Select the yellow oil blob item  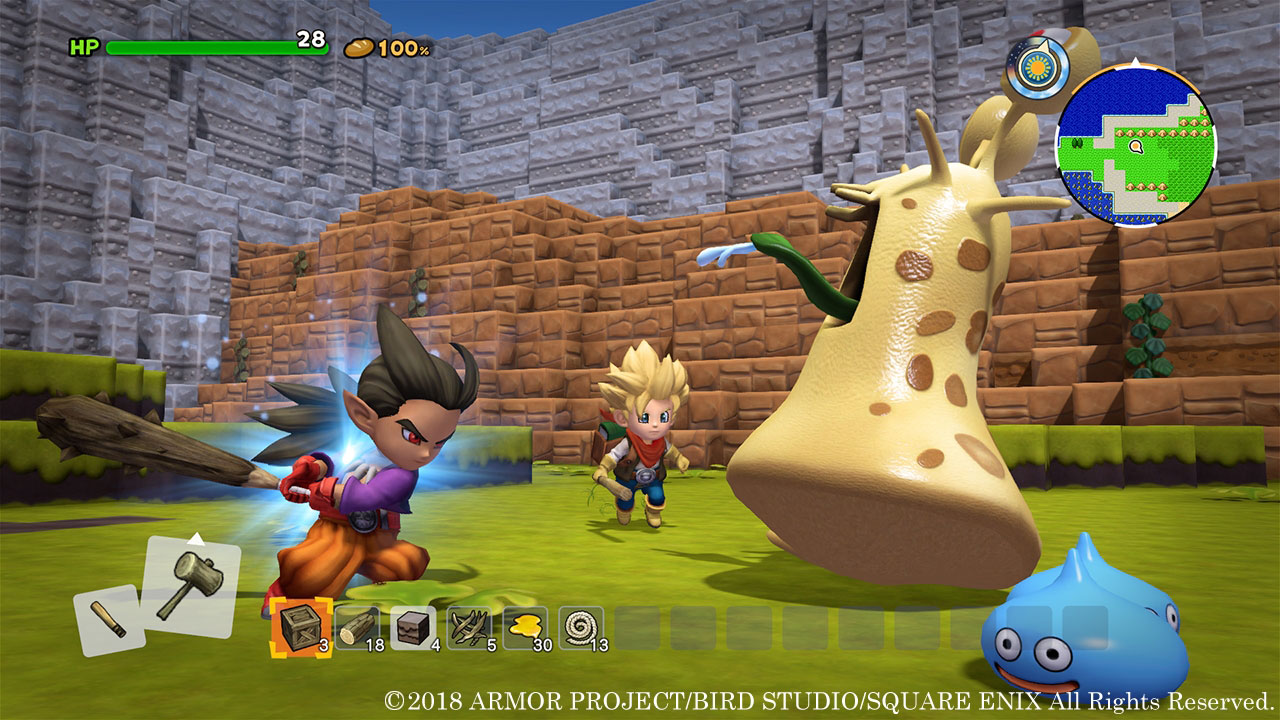pyautogui.click(x=525, y=628)
